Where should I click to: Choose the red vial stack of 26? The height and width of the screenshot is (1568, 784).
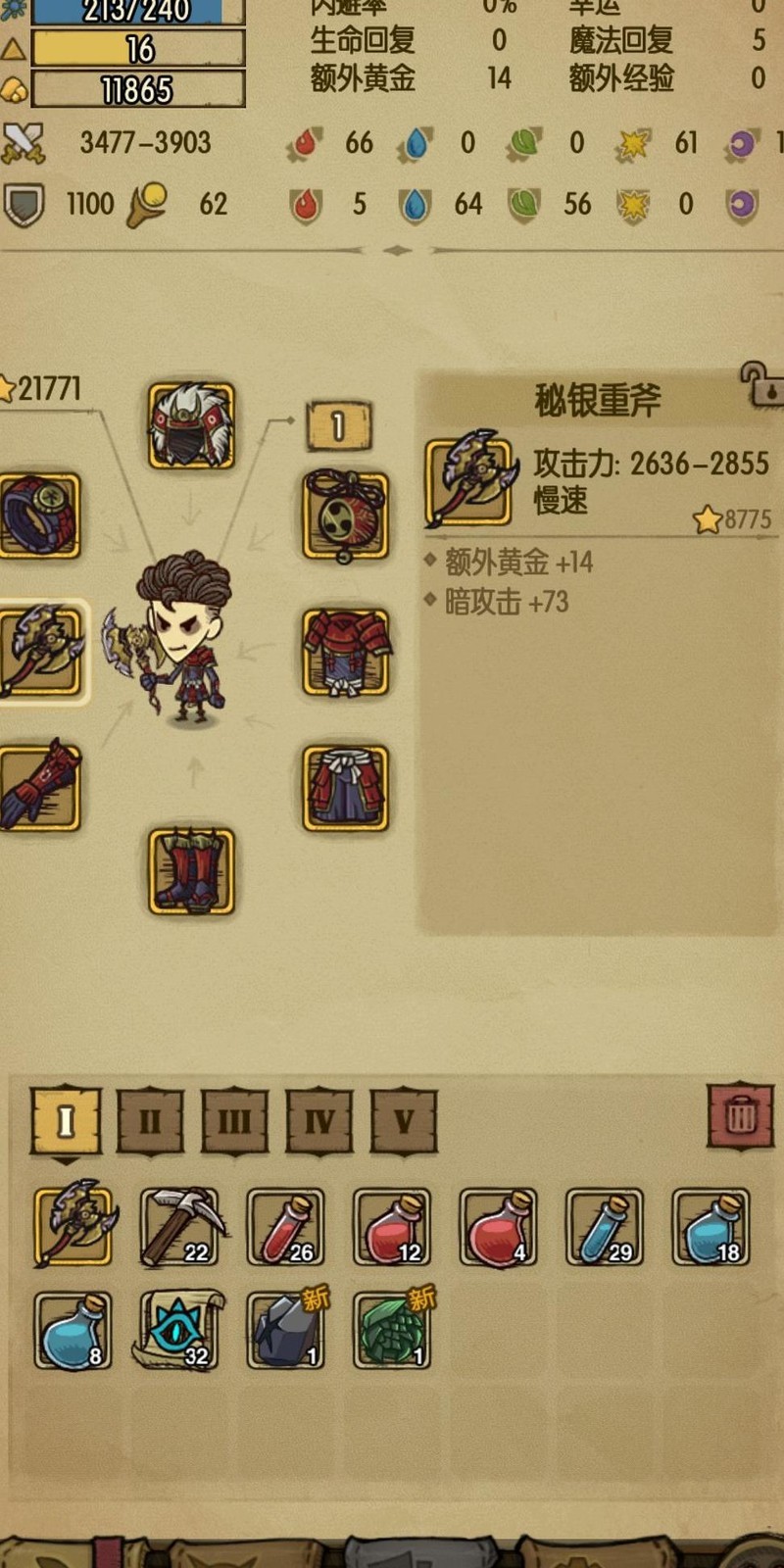coord(285,1227)
